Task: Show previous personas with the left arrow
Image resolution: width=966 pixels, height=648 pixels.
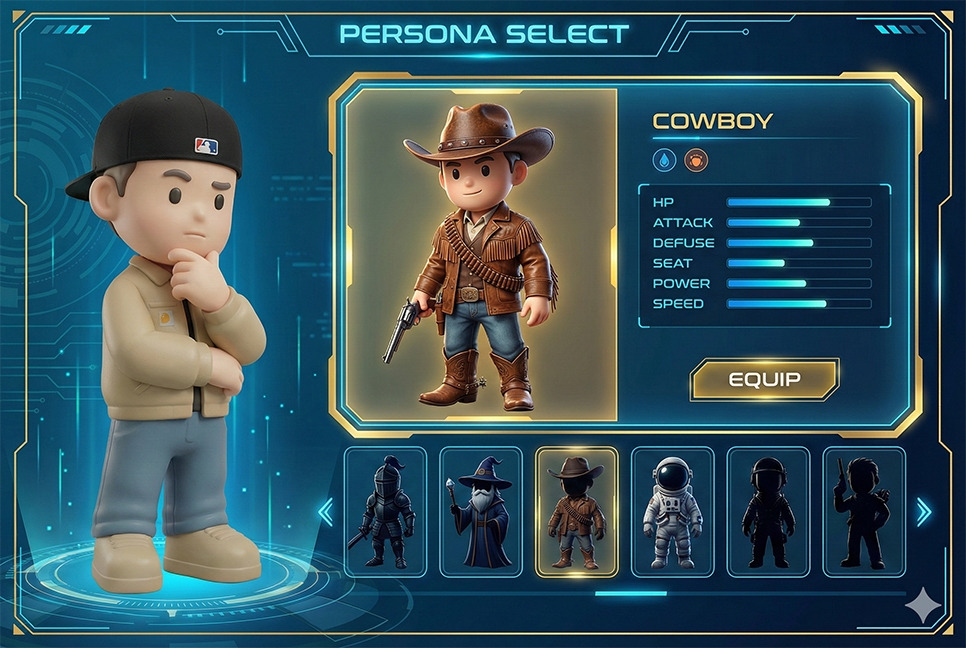Action: 325,513
